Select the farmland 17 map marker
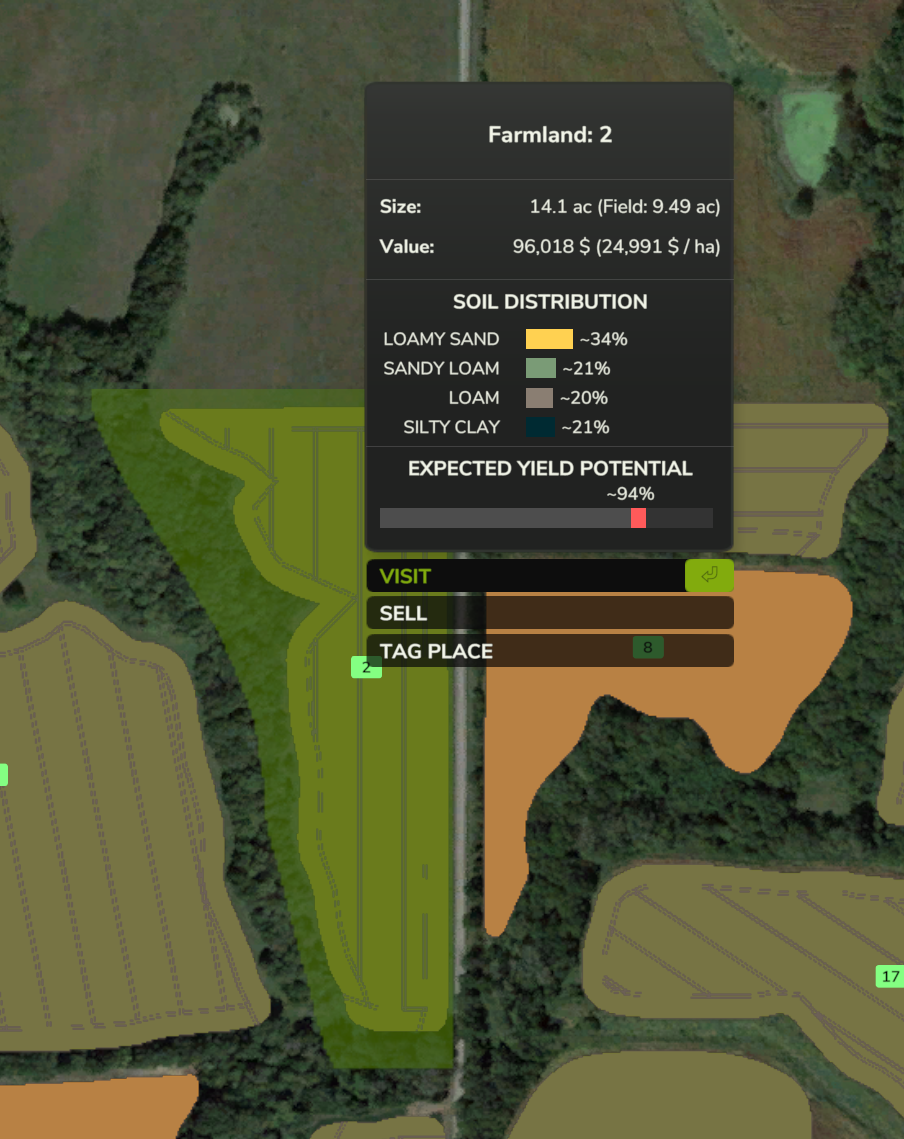The width and height of the screenshot is (904, 1139). [890, 976]
